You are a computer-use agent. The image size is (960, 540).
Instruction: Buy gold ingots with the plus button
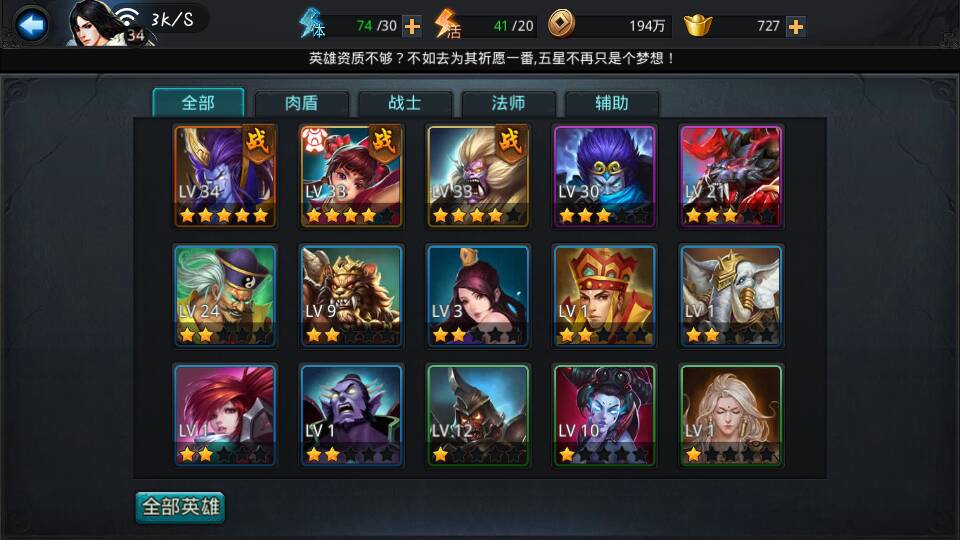(796, 26)
